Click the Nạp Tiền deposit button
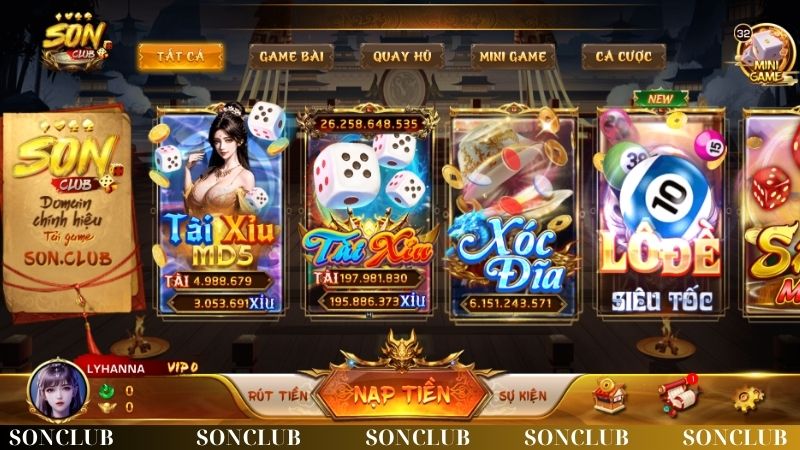Screen dimensions: 800x450 coord(400,394)
